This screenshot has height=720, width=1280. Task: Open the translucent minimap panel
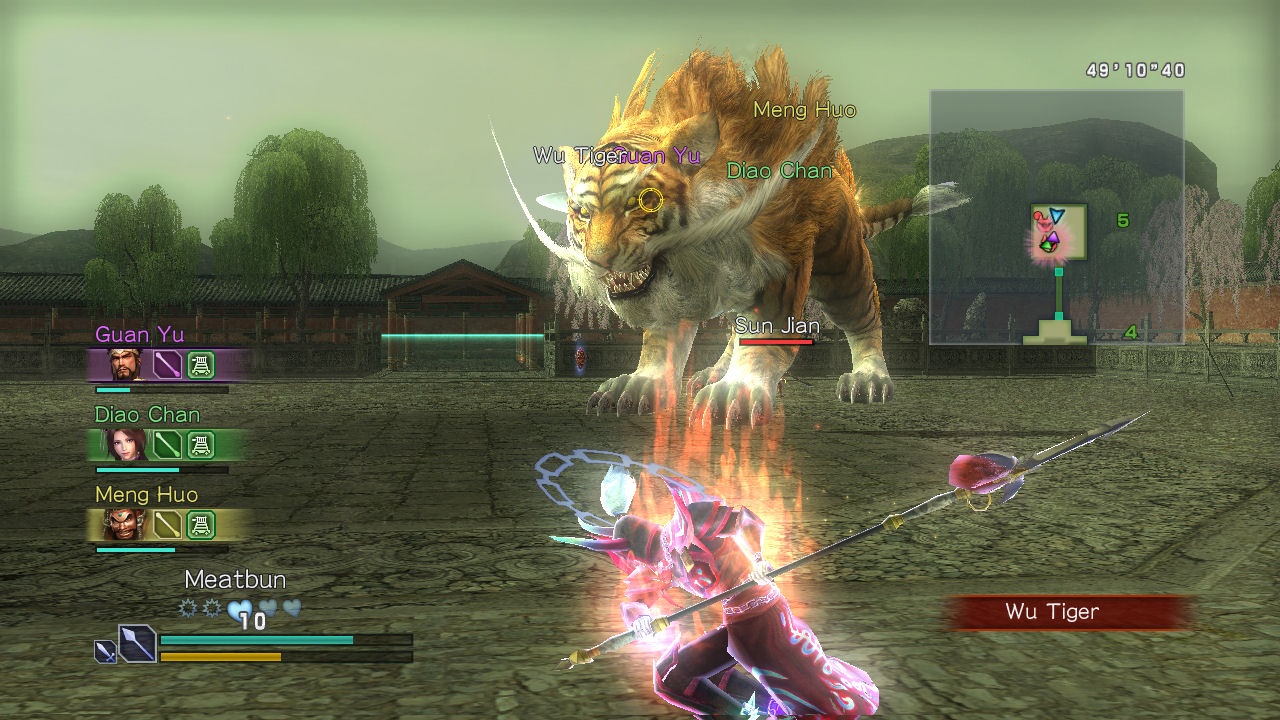1056,217
